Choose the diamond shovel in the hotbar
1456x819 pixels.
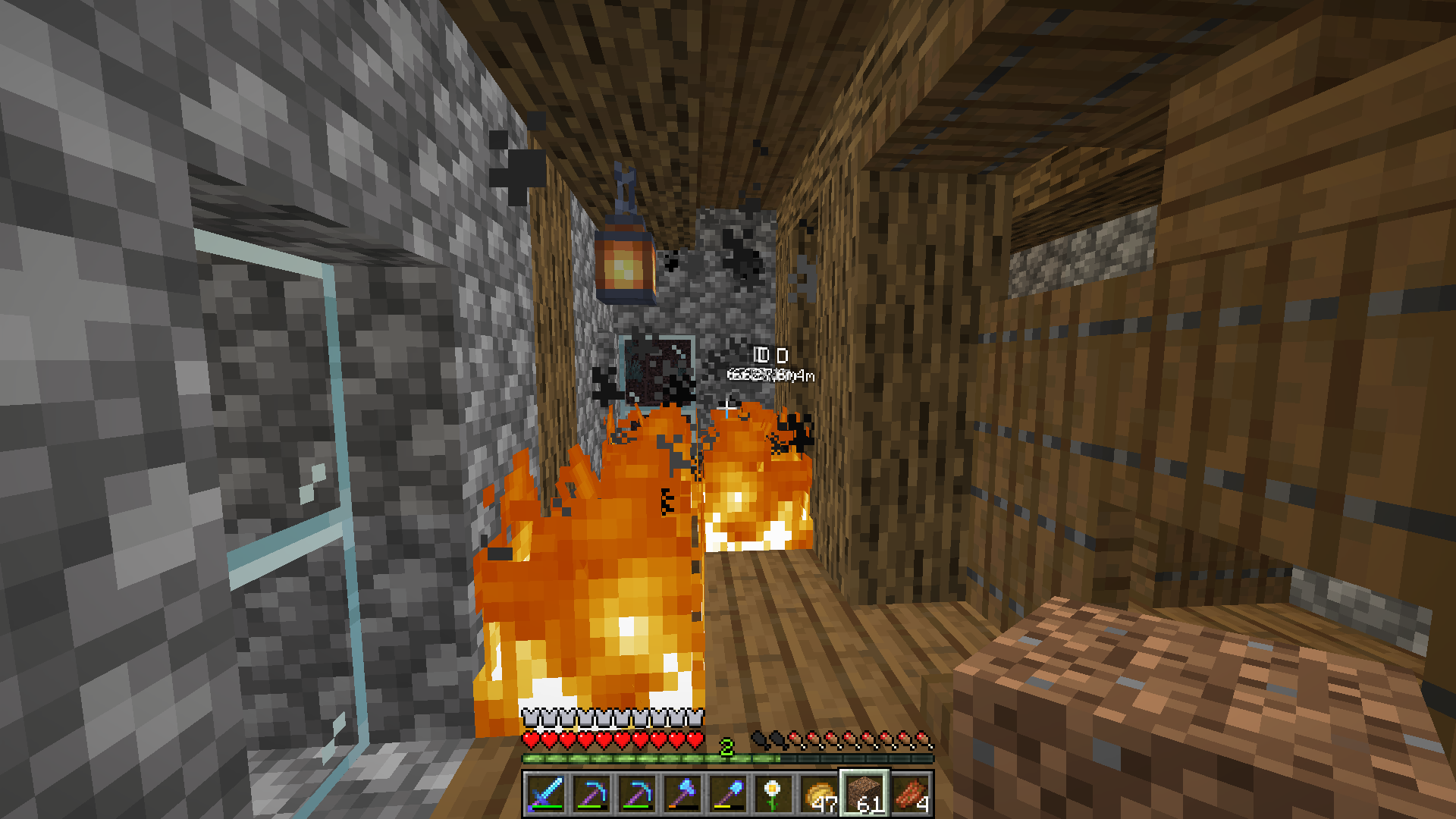coord(727,794)
